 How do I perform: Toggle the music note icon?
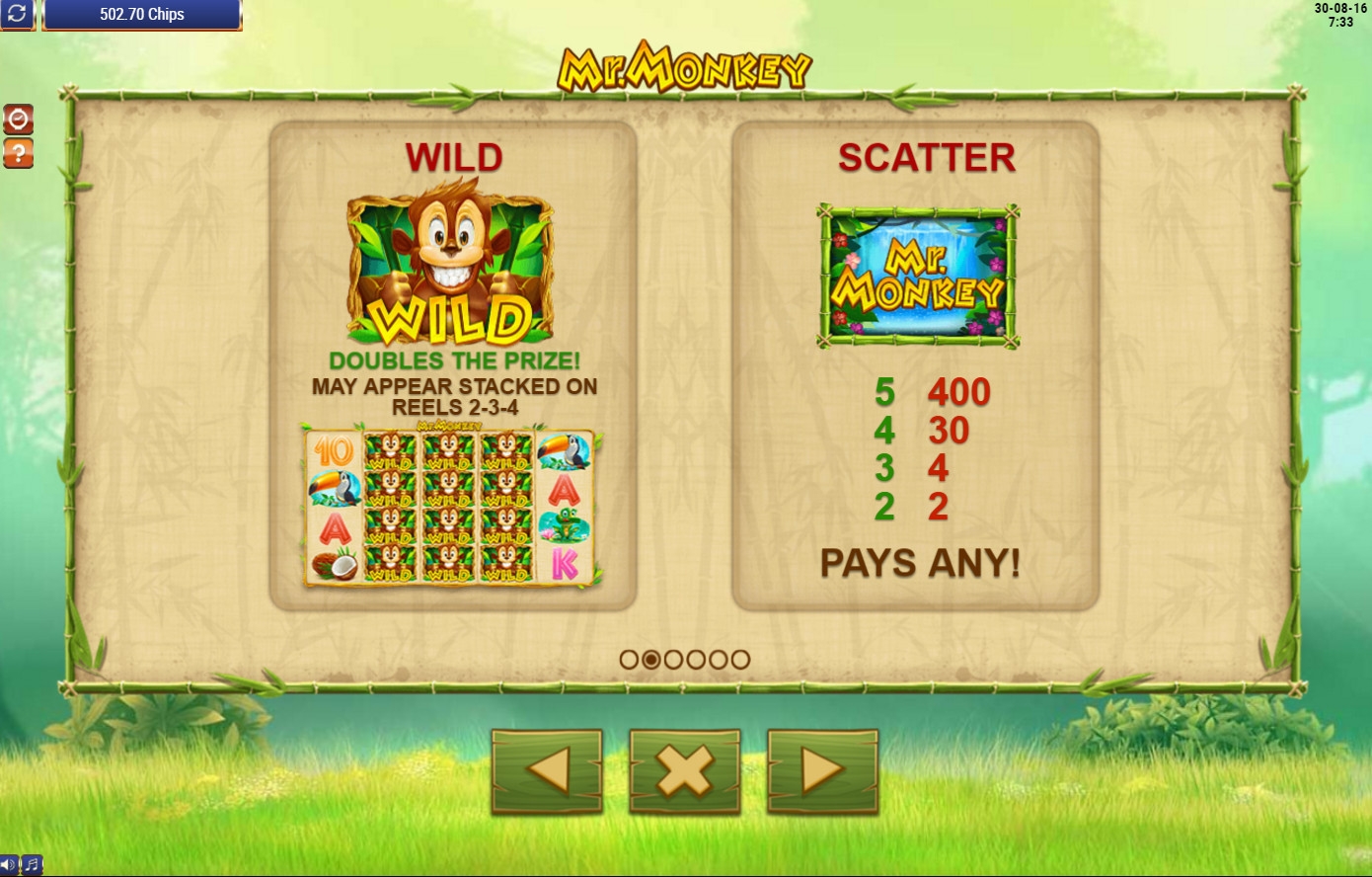32,865
